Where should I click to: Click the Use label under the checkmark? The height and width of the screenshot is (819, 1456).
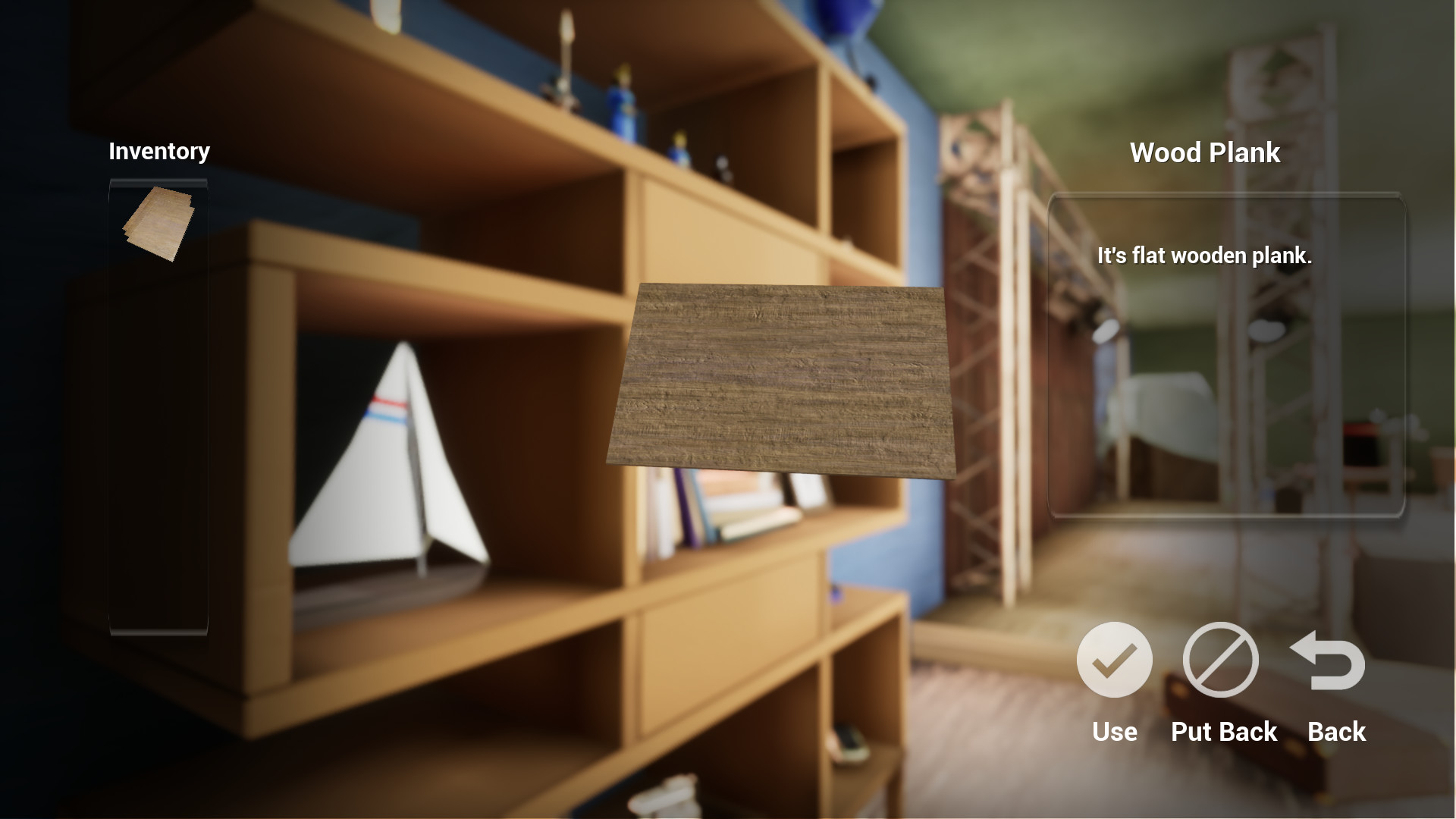(1114, 732)
